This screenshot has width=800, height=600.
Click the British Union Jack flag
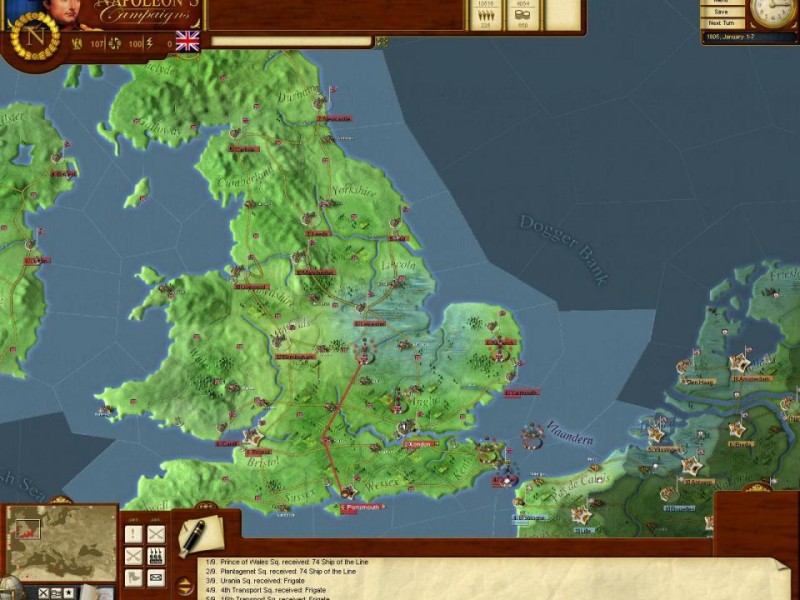(187, 41)
